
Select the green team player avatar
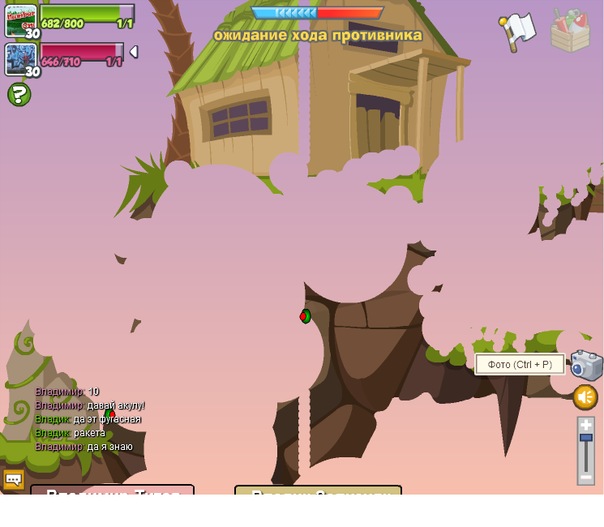(x=20, y=20)
